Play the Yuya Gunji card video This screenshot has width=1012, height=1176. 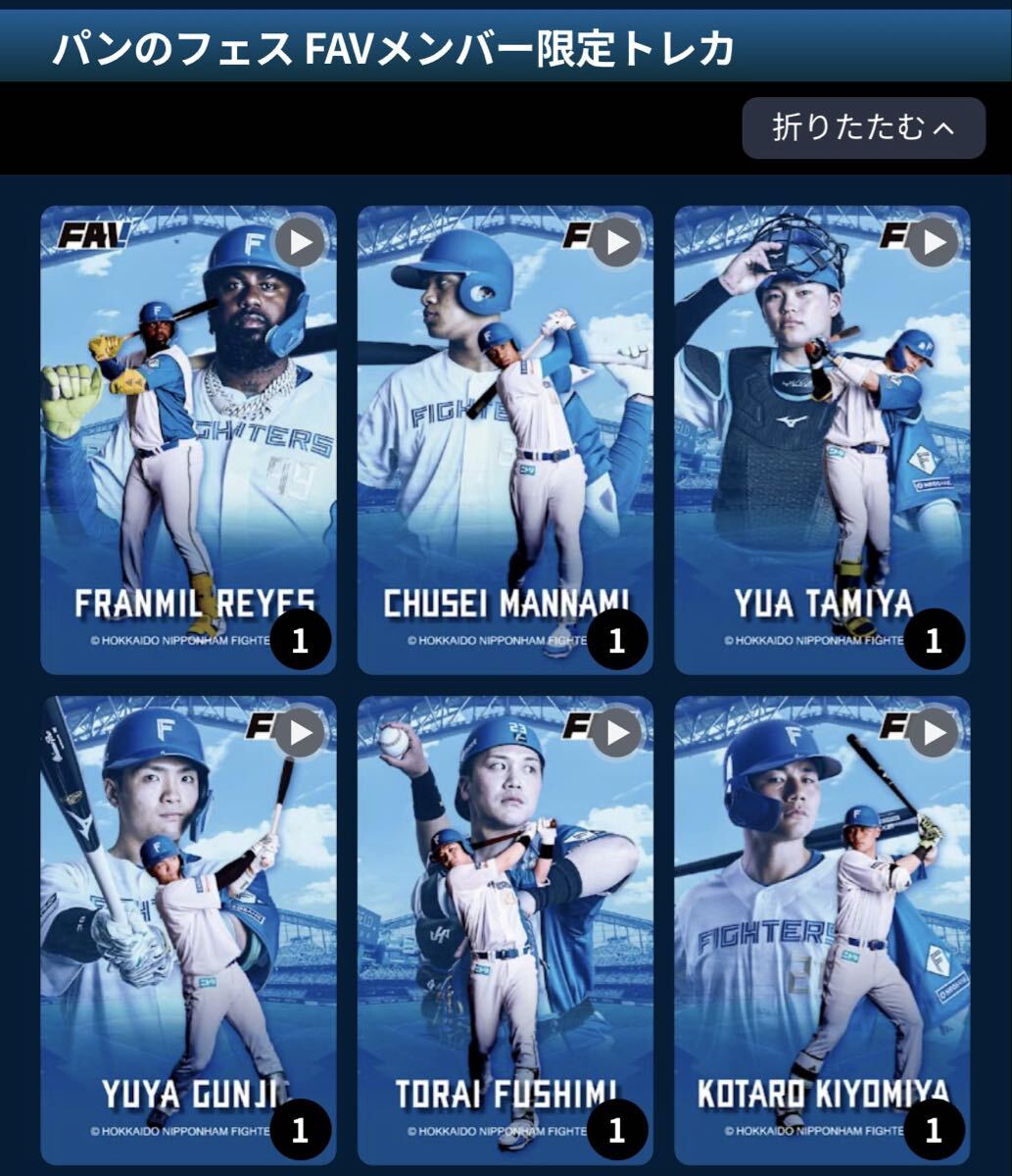[300, 732]
